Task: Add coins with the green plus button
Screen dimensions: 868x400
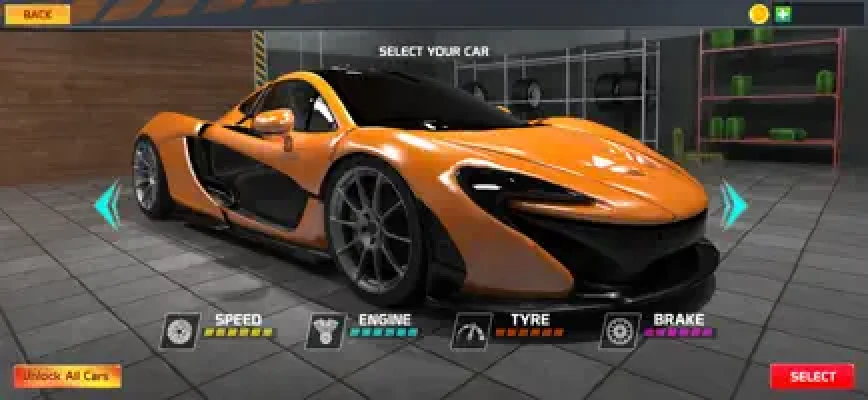Action: pyautogui.click(x=783, y=14)
